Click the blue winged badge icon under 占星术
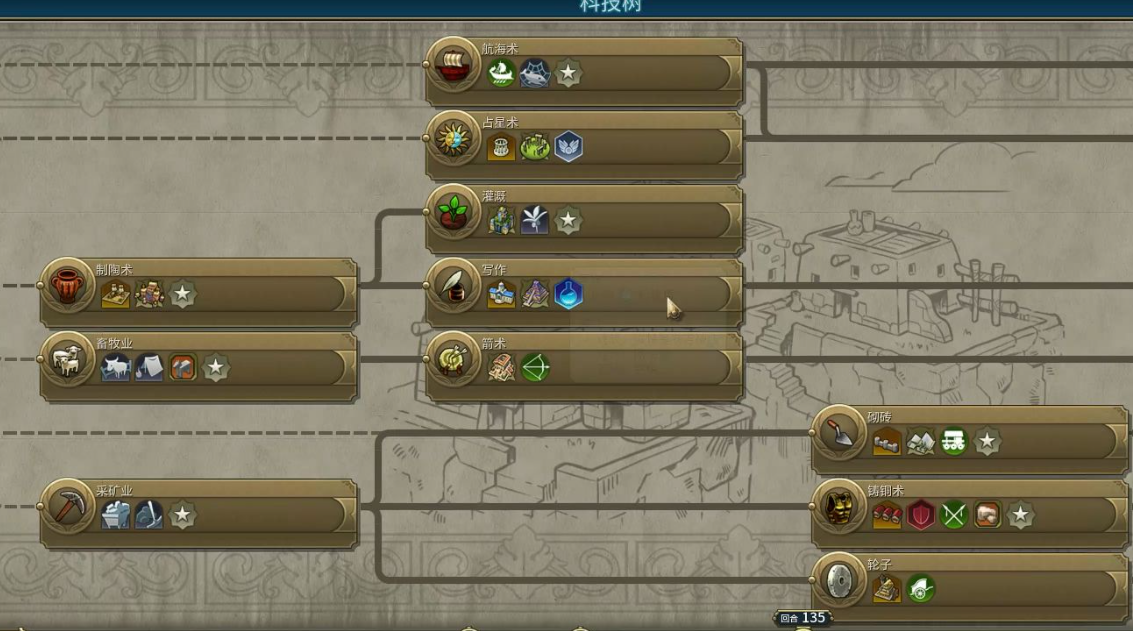Screen dimensions: 1133x631 coord(568,147)
